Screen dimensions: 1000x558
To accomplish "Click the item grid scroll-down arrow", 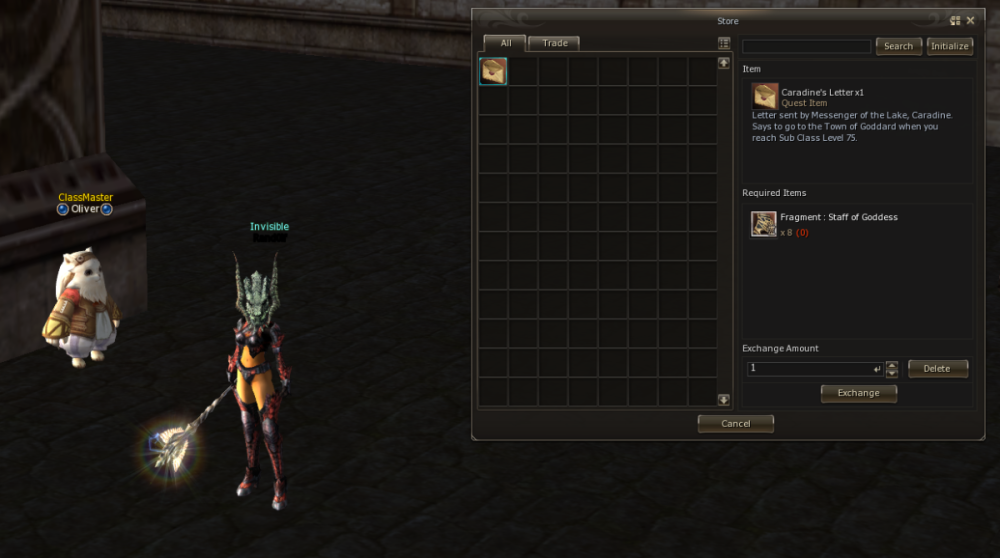I will 724,400.
